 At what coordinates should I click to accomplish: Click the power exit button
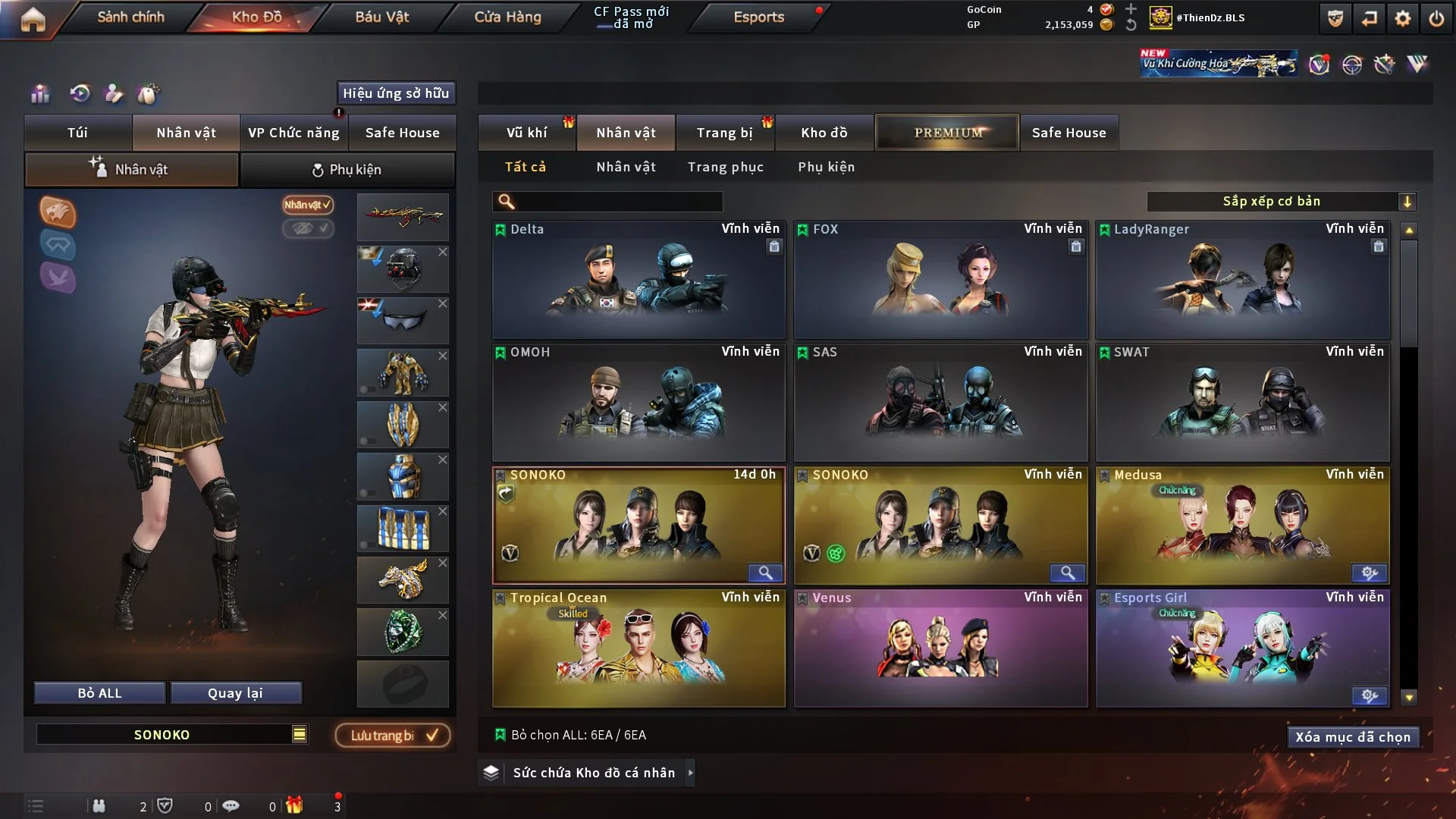[x=1436, y=18]
